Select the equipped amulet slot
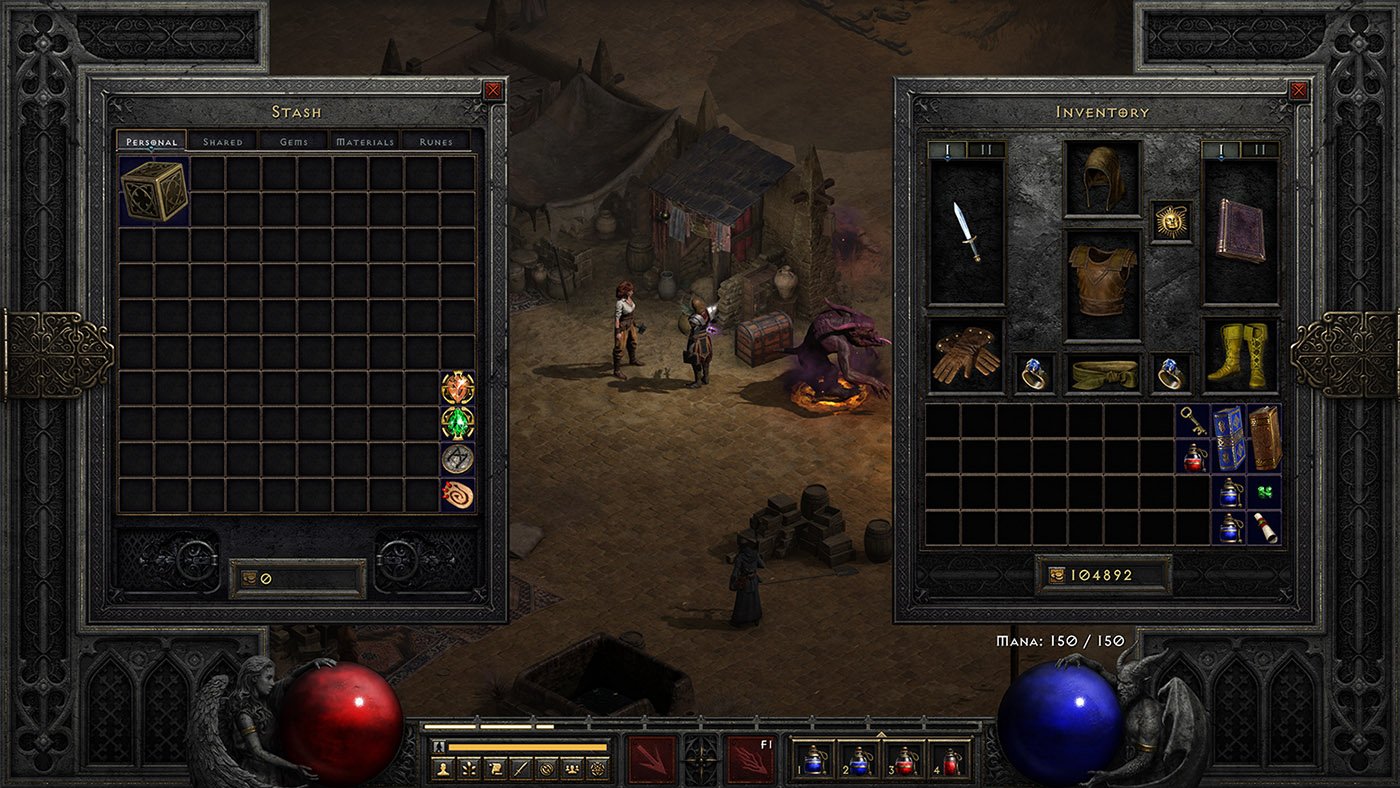This screenshot has height=788, width=1400. [1170, 221]
